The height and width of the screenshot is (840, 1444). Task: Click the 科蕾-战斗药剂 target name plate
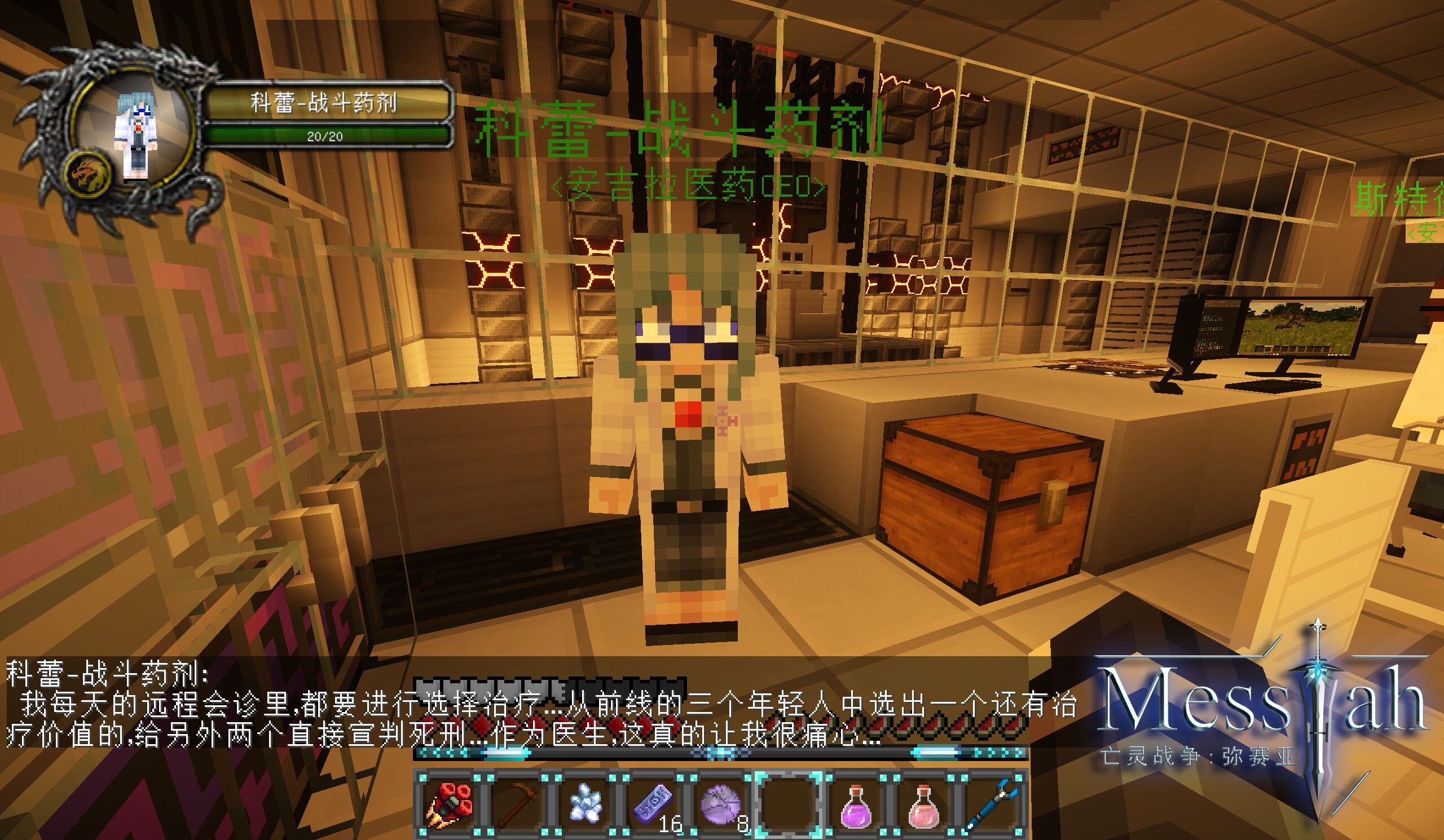click(x=324, y=103)
